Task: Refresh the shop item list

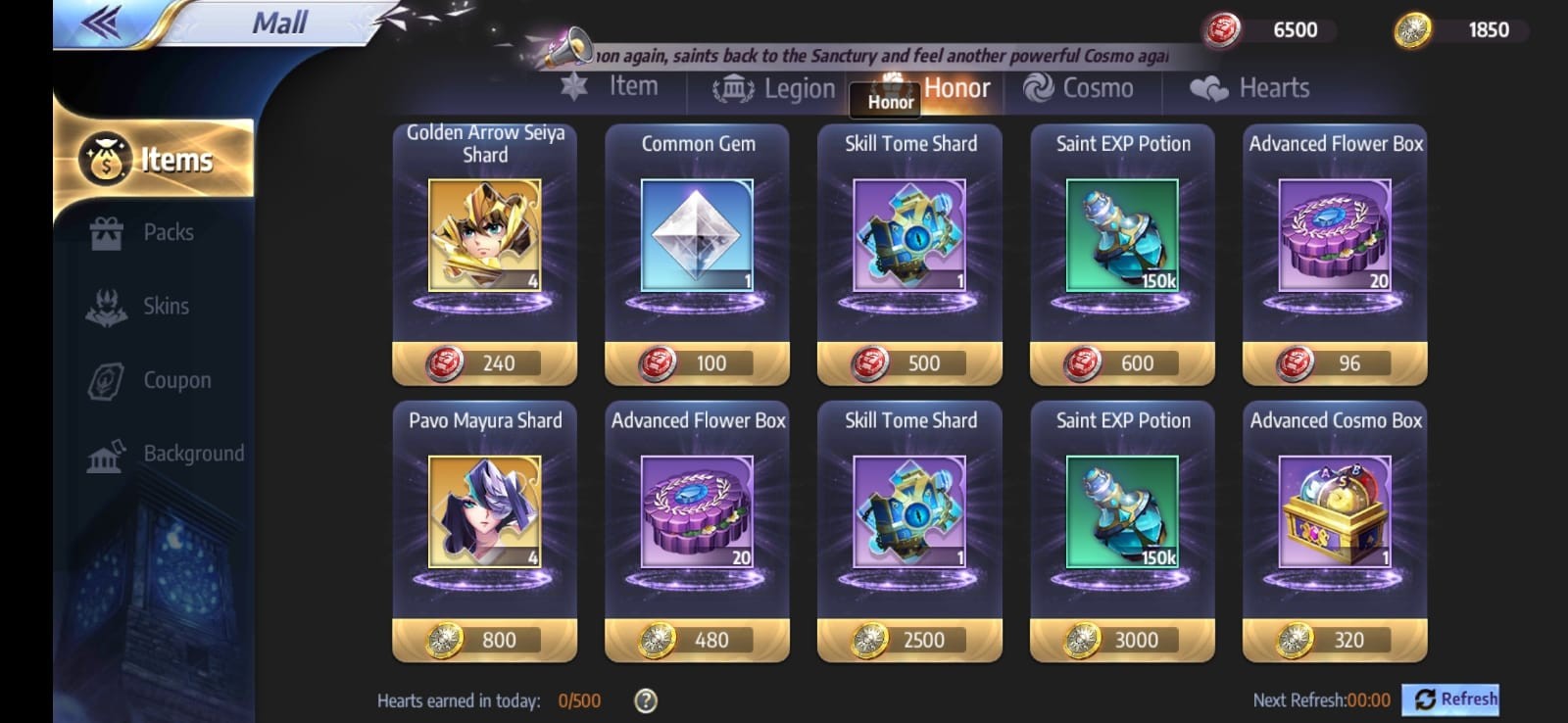Action: [x=1455, y=699]
